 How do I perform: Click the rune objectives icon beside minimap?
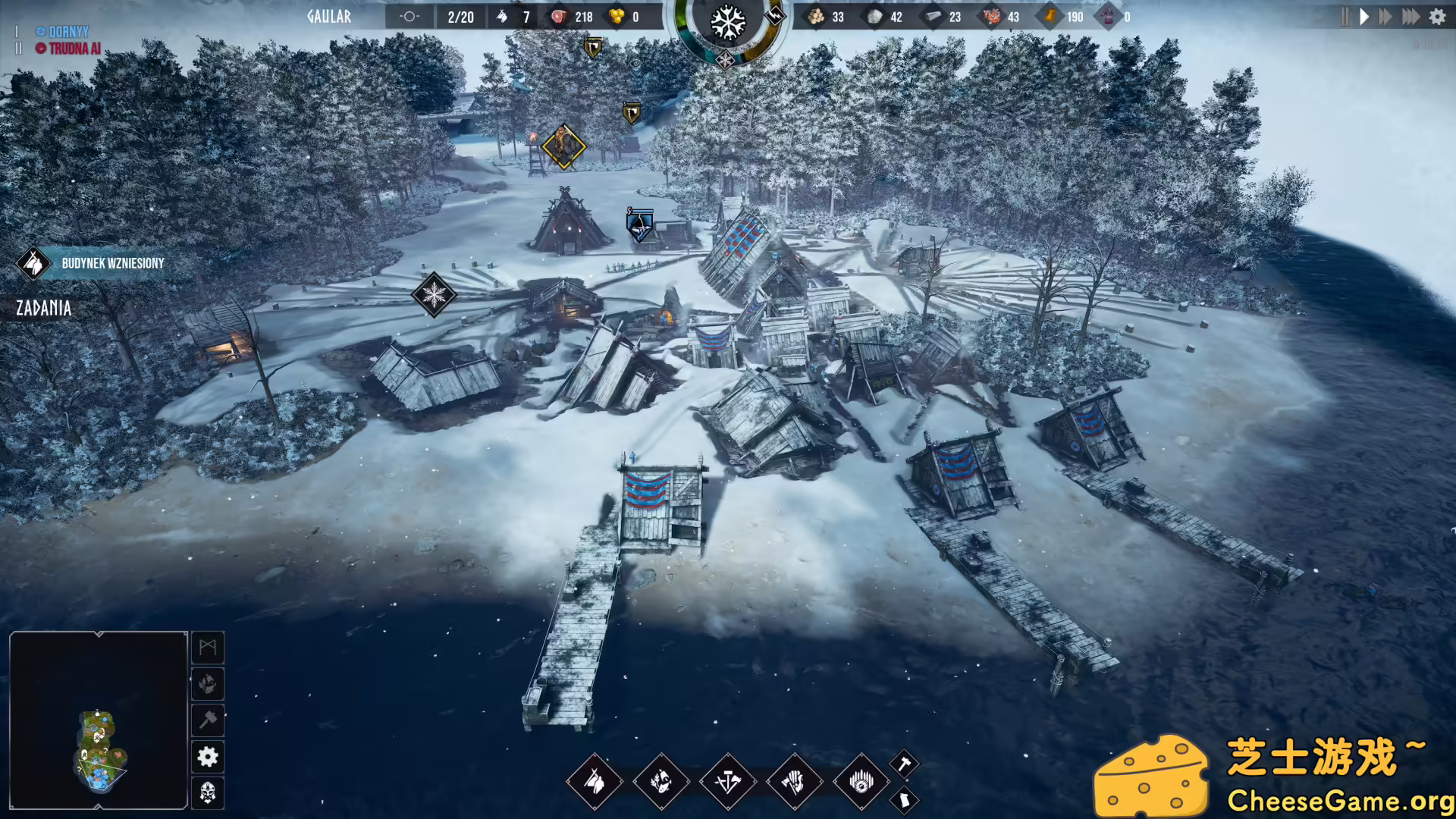pyautogui.click(x=208, y=648)
